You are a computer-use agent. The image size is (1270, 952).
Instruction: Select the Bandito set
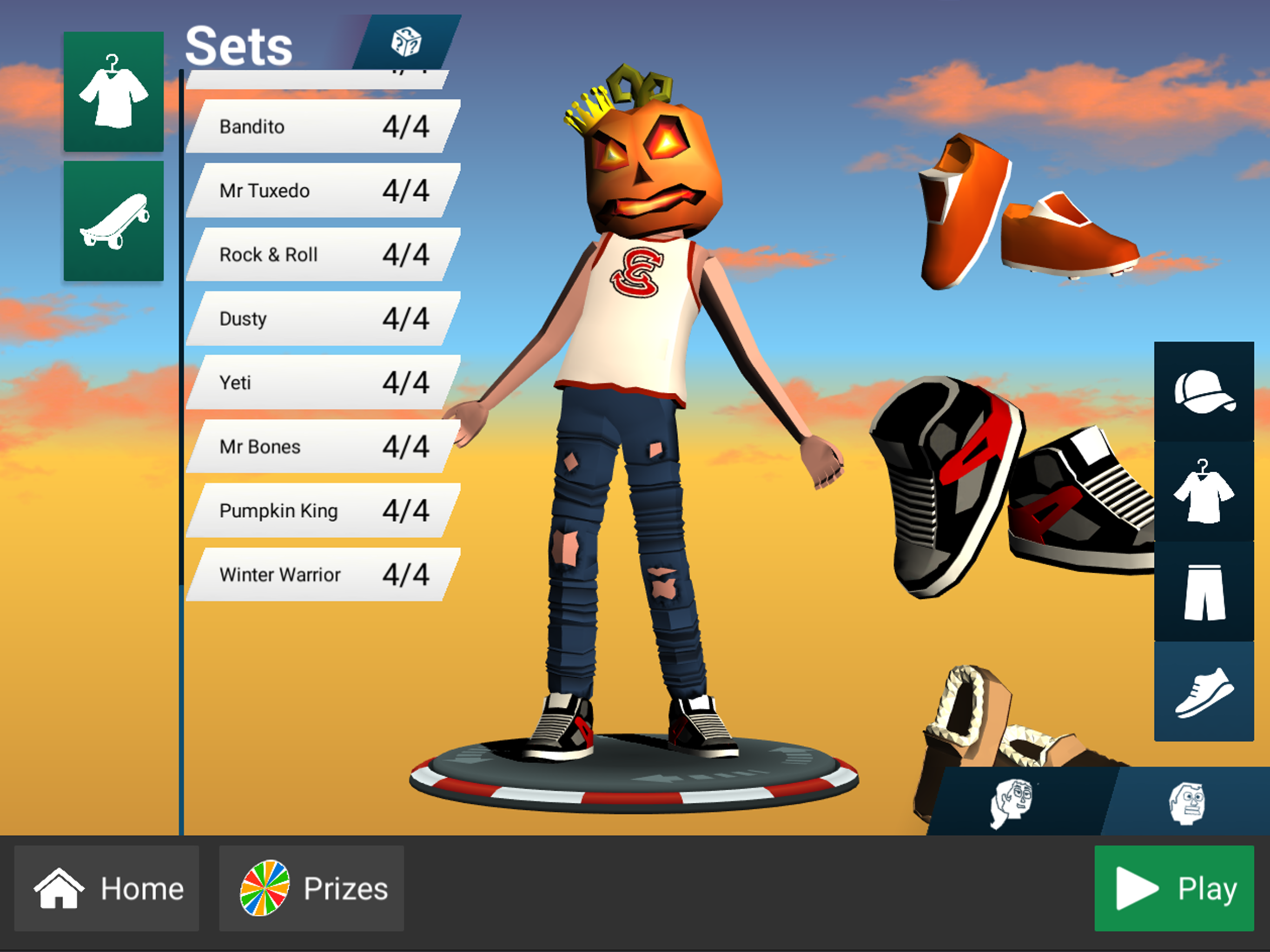click(x=323, y=126)
